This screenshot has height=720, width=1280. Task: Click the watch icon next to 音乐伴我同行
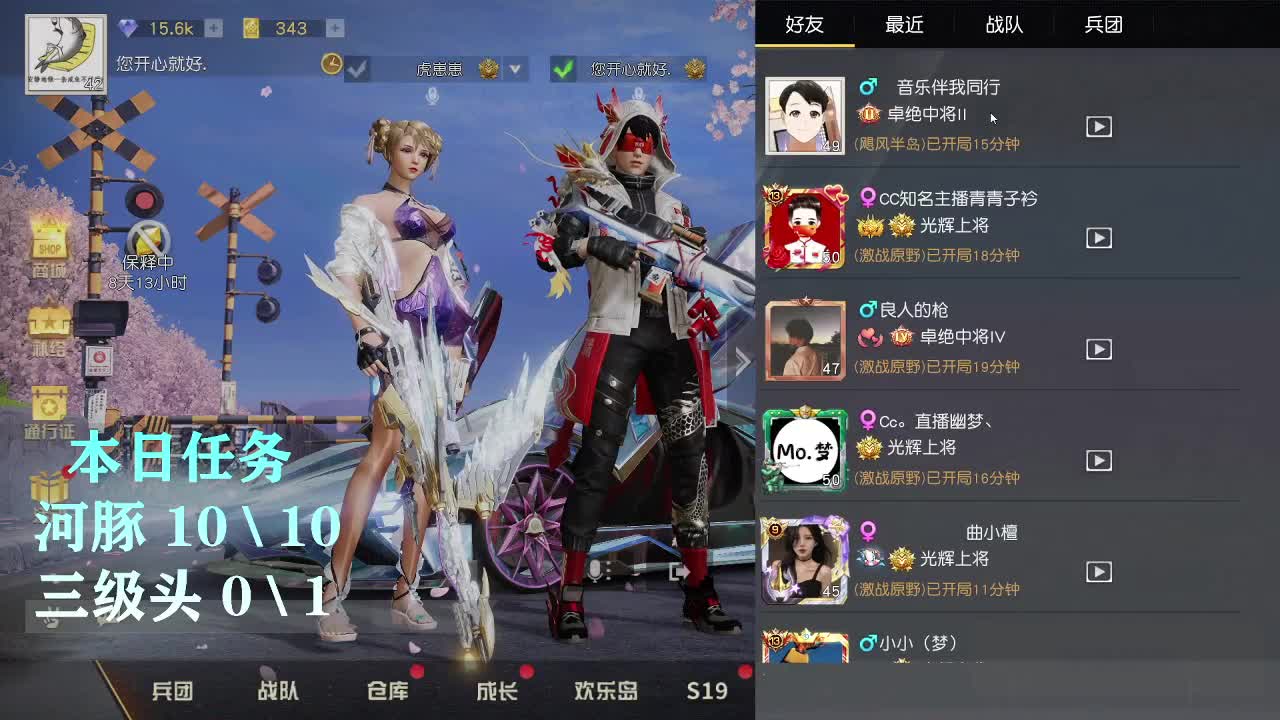coord(1098,126)
